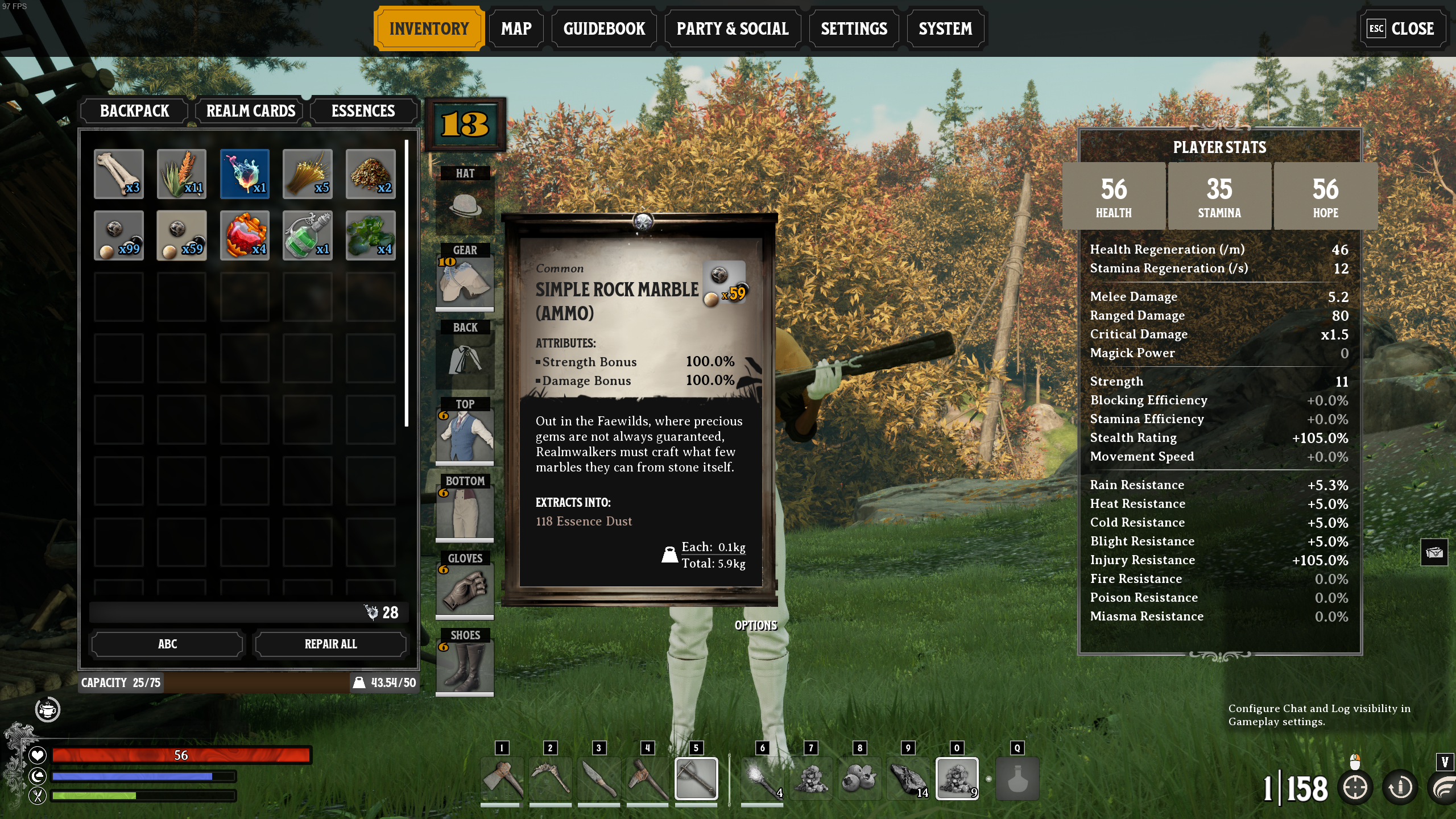Screen dimensions: 1456x819
Task: Open the Map tab
Action: point(516,28)
